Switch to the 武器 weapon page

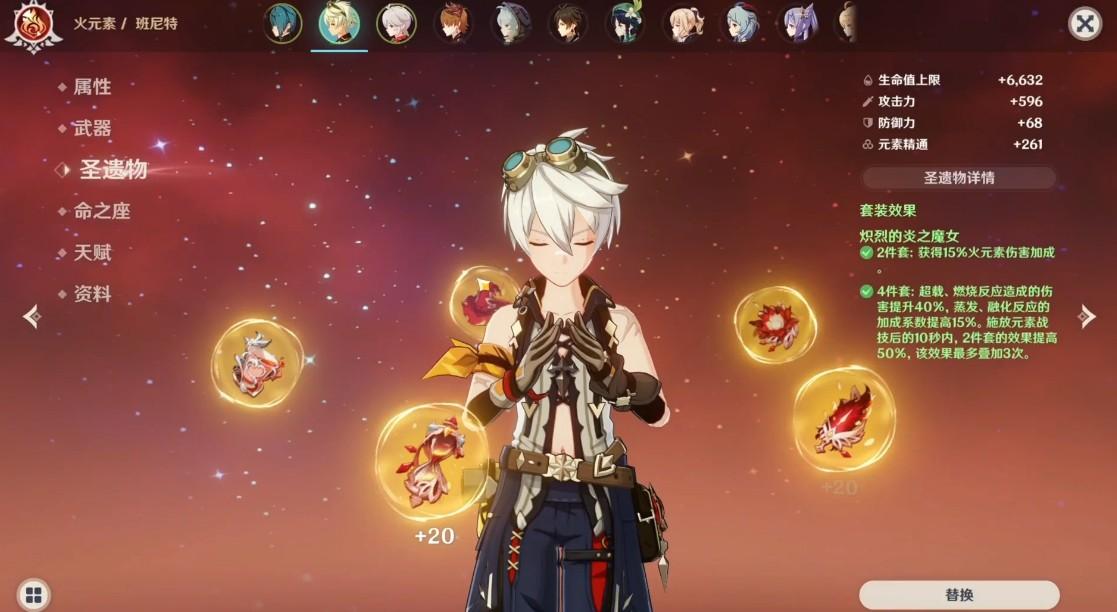[92, 128]
